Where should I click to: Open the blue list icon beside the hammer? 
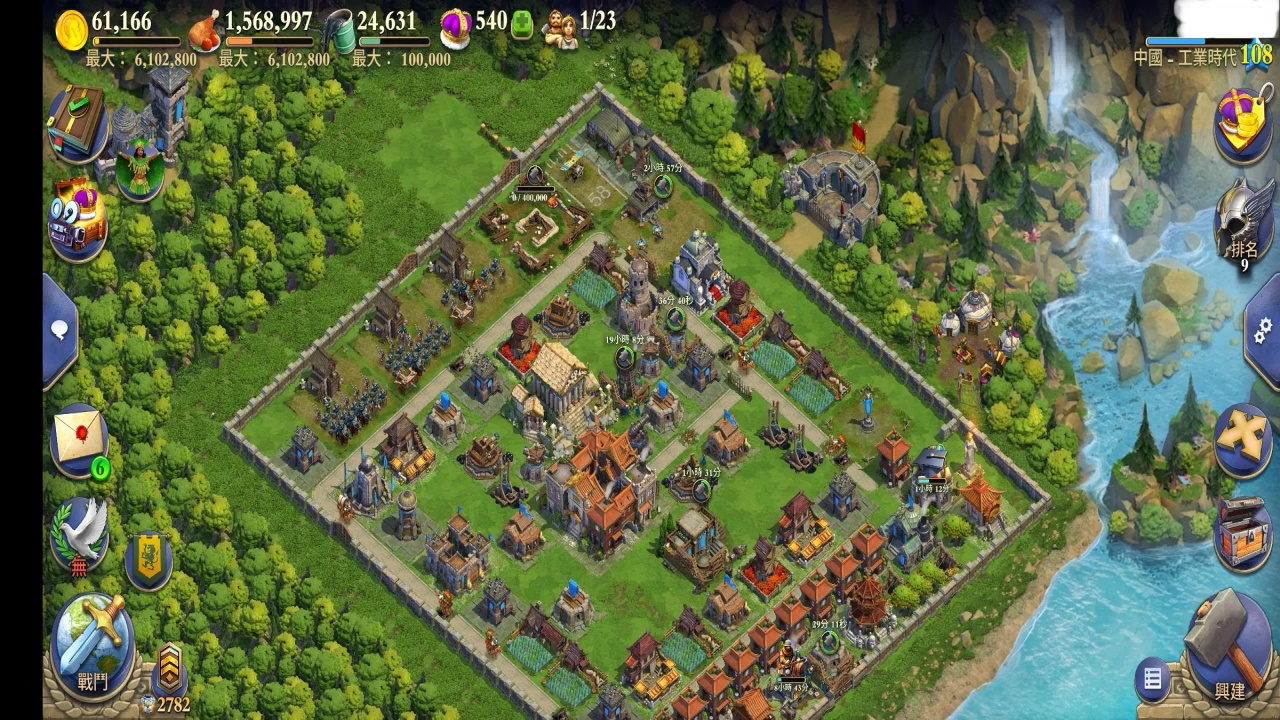click(x=1153, y=680)
